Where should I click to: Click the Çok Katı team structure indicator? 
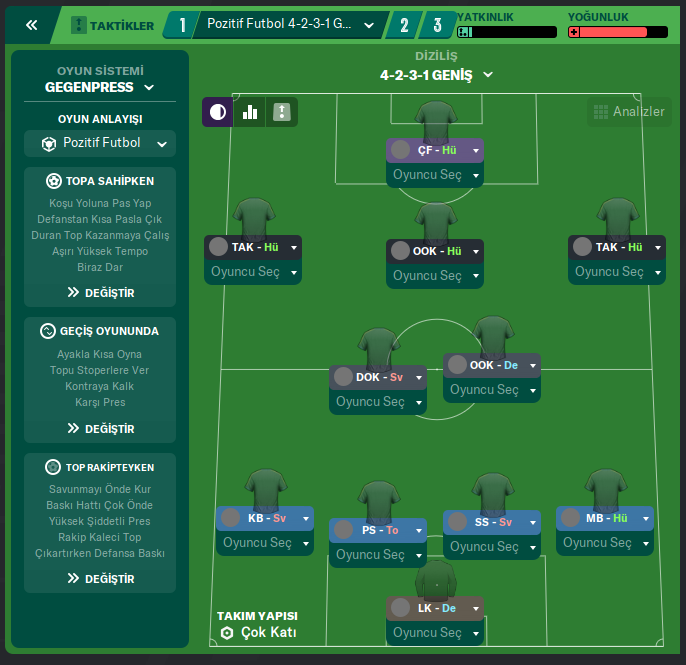coord(258,633)
